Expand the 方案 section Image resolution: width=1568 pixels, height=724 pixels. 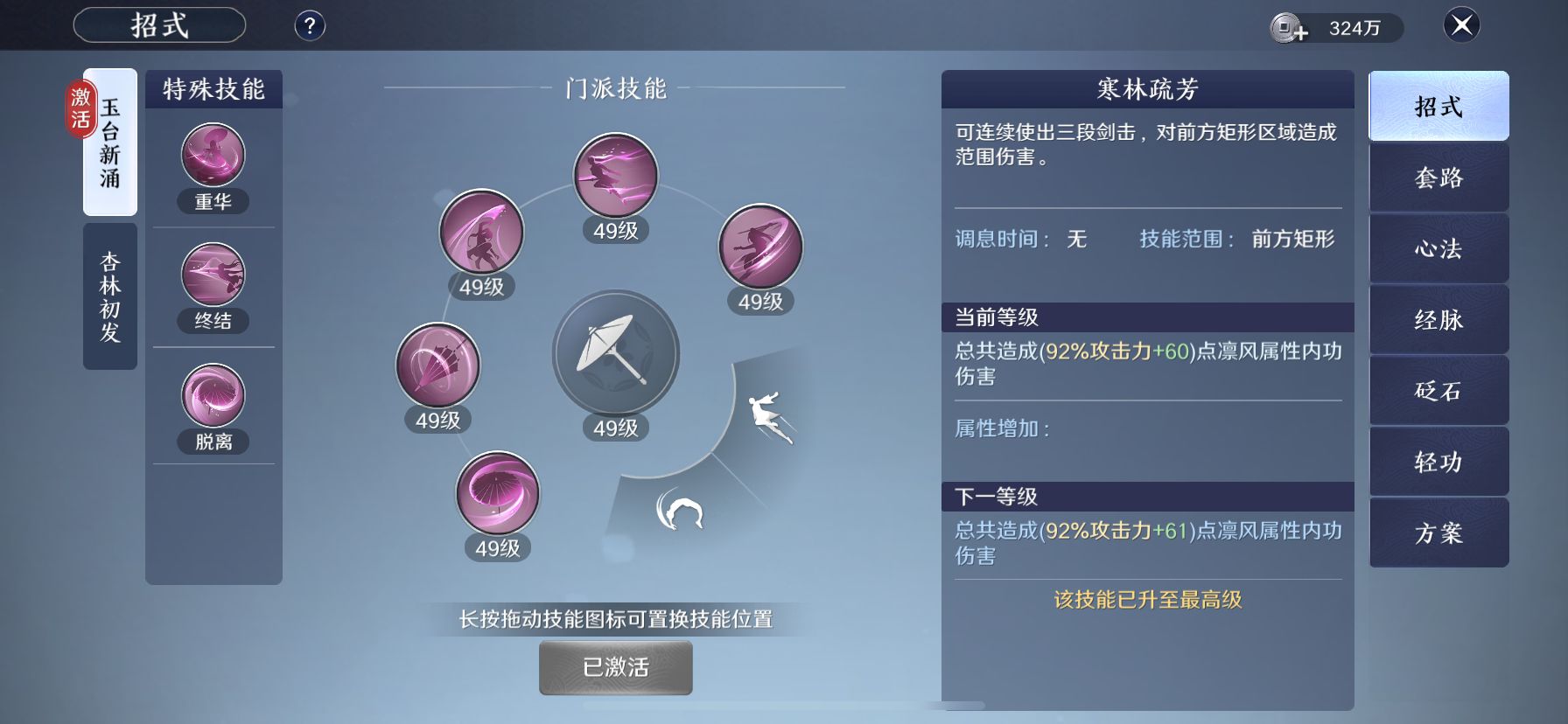[x=1438, y=533]
